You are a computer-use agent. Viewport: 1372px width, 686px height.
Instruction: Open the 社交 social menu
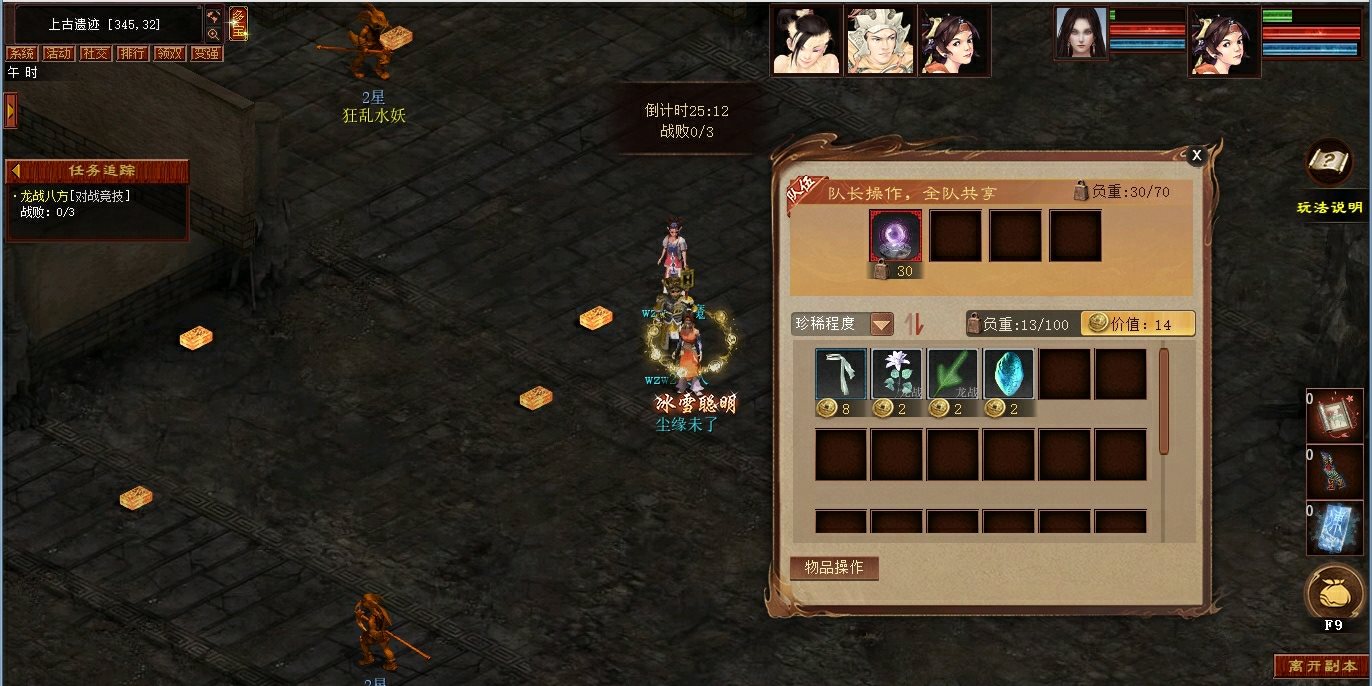pyautogui.click(x=95, y=54)
